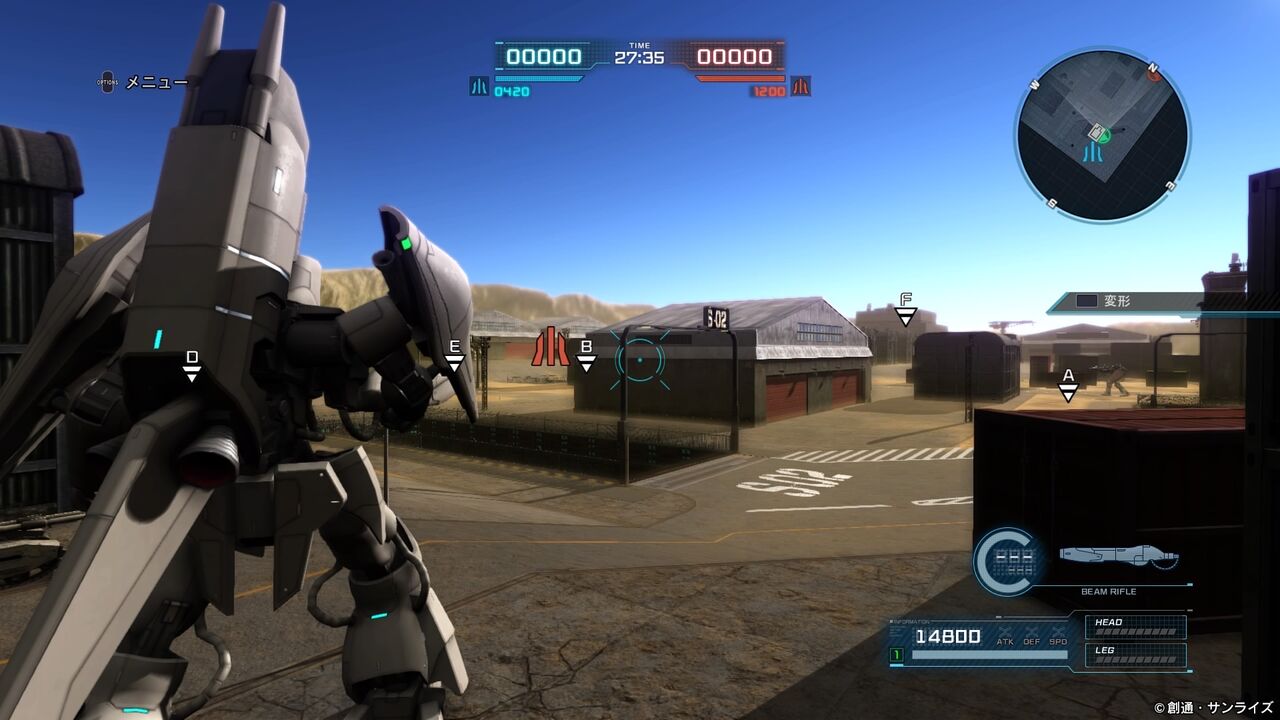Open the メニュー options menu
This screenshot has height=720, width=1280.
143,82
